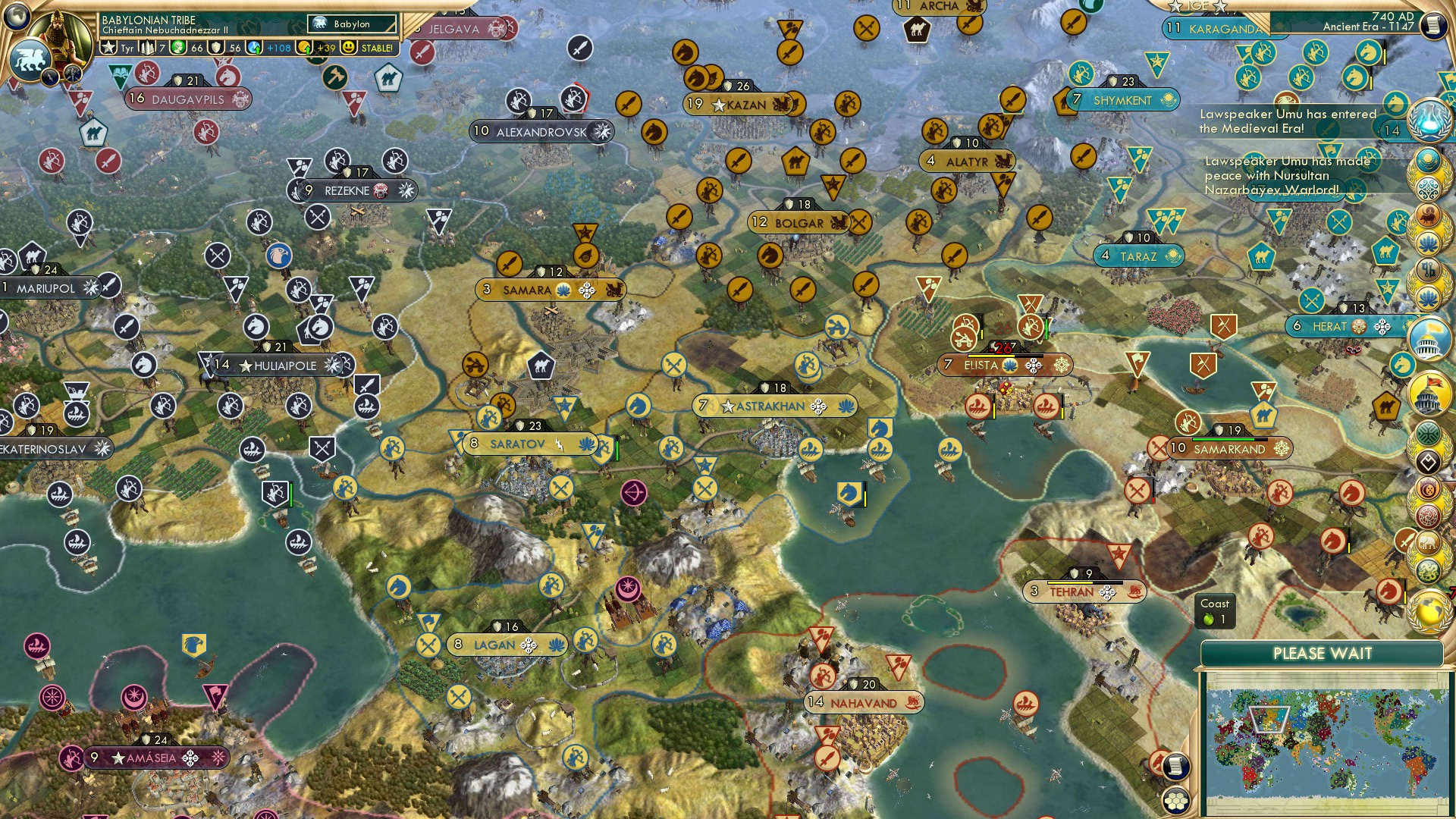The height and width of the screenshot is (819, 1456).
Task: Click the shield icon showing 56 in the status bar
Action: click(215, 48)
